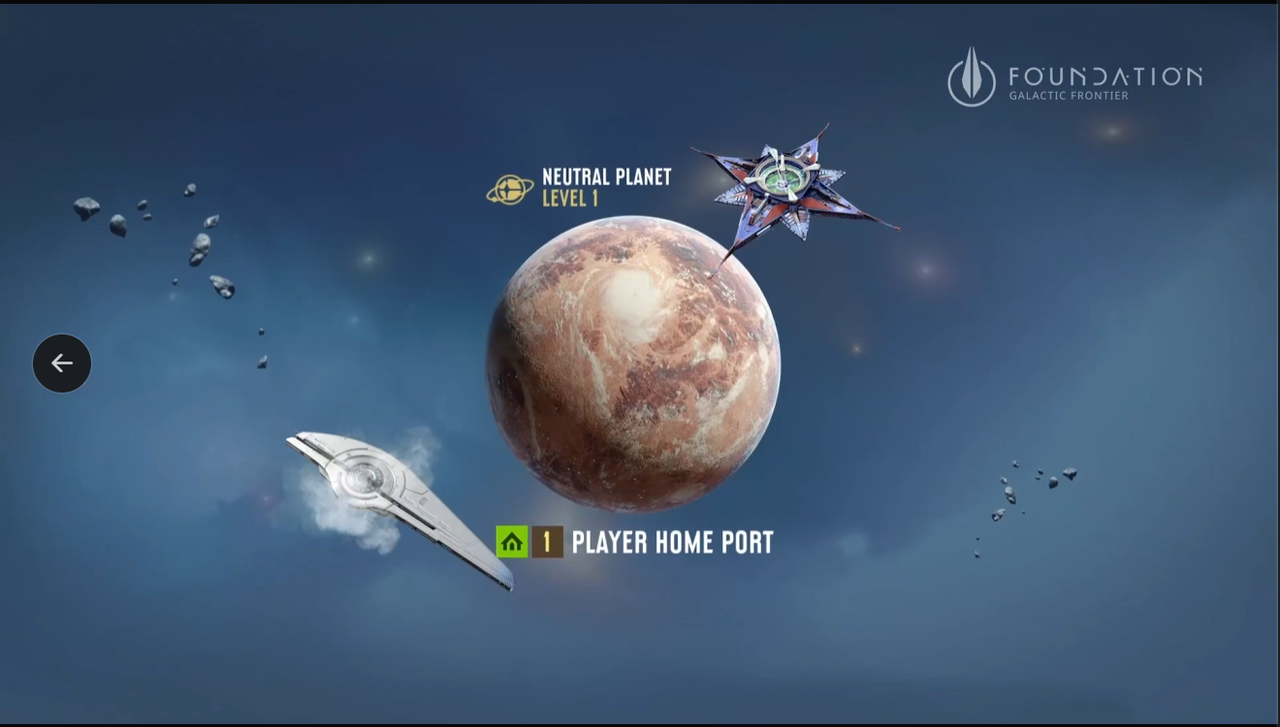Open the Player Home Port label
The height and width of the screenshot is (727, 1280).
pyautogui.click(x=671, y=541)
